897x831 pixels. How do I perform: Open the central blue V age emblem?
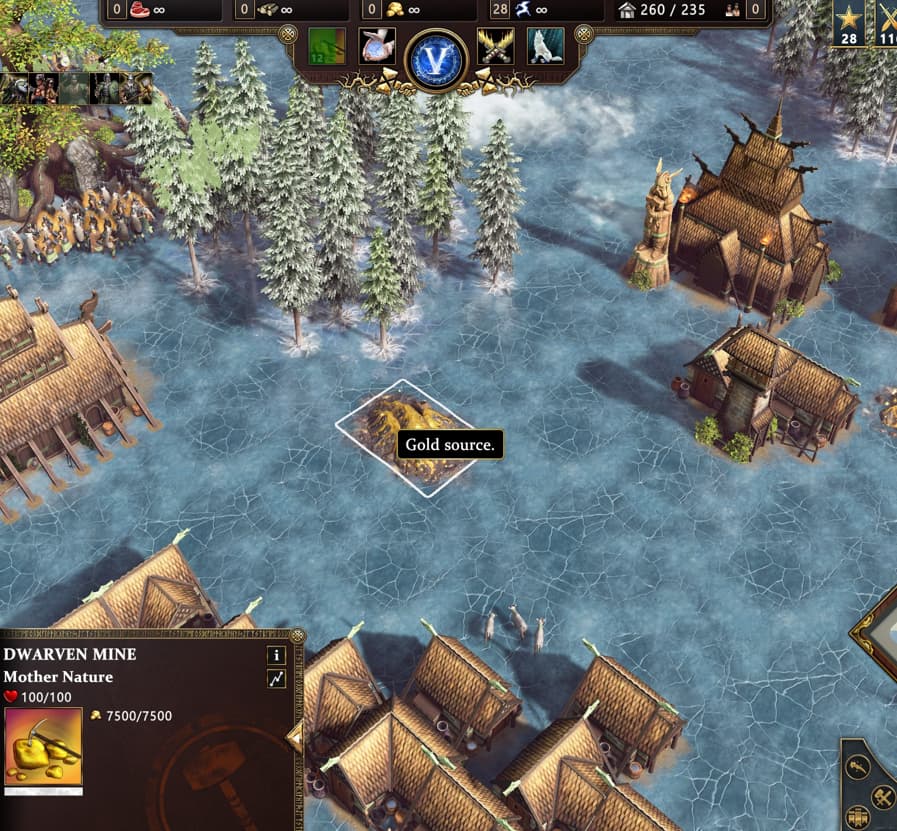tap(437, 59)
